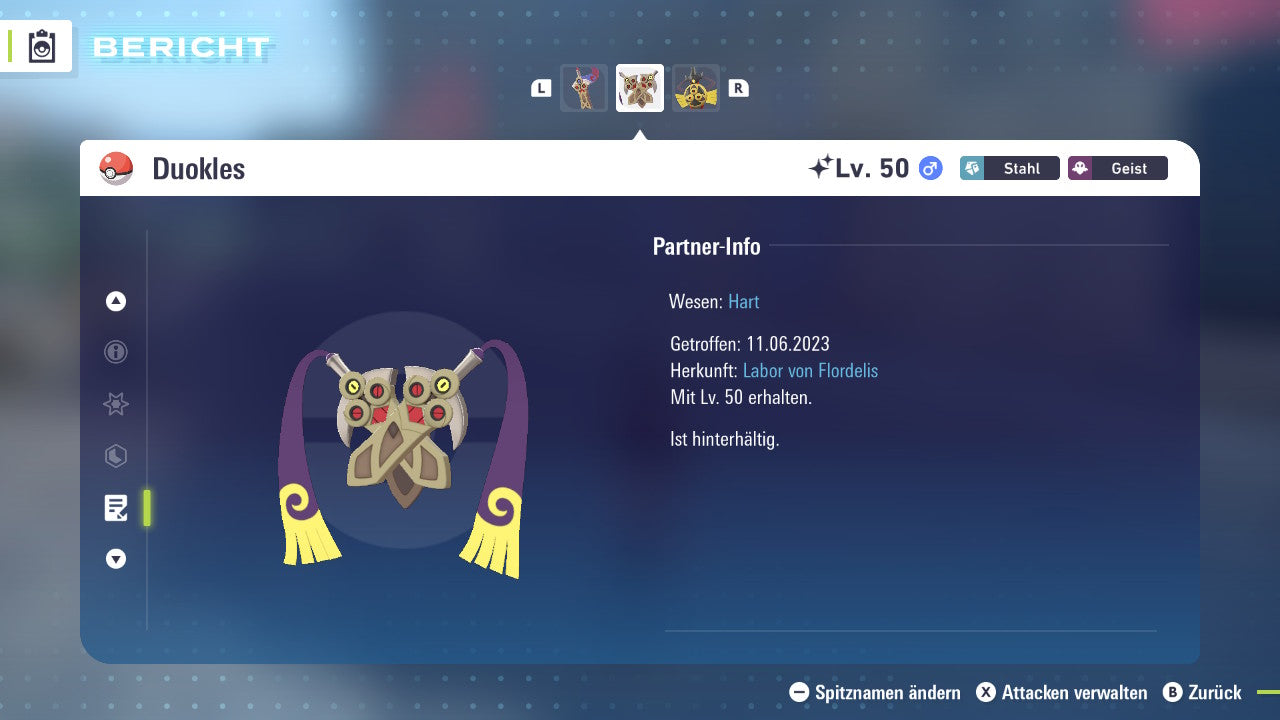Click the up arrow above the sidebar icons
Viewport: 1280px width, 720px height.
point(115,300)
